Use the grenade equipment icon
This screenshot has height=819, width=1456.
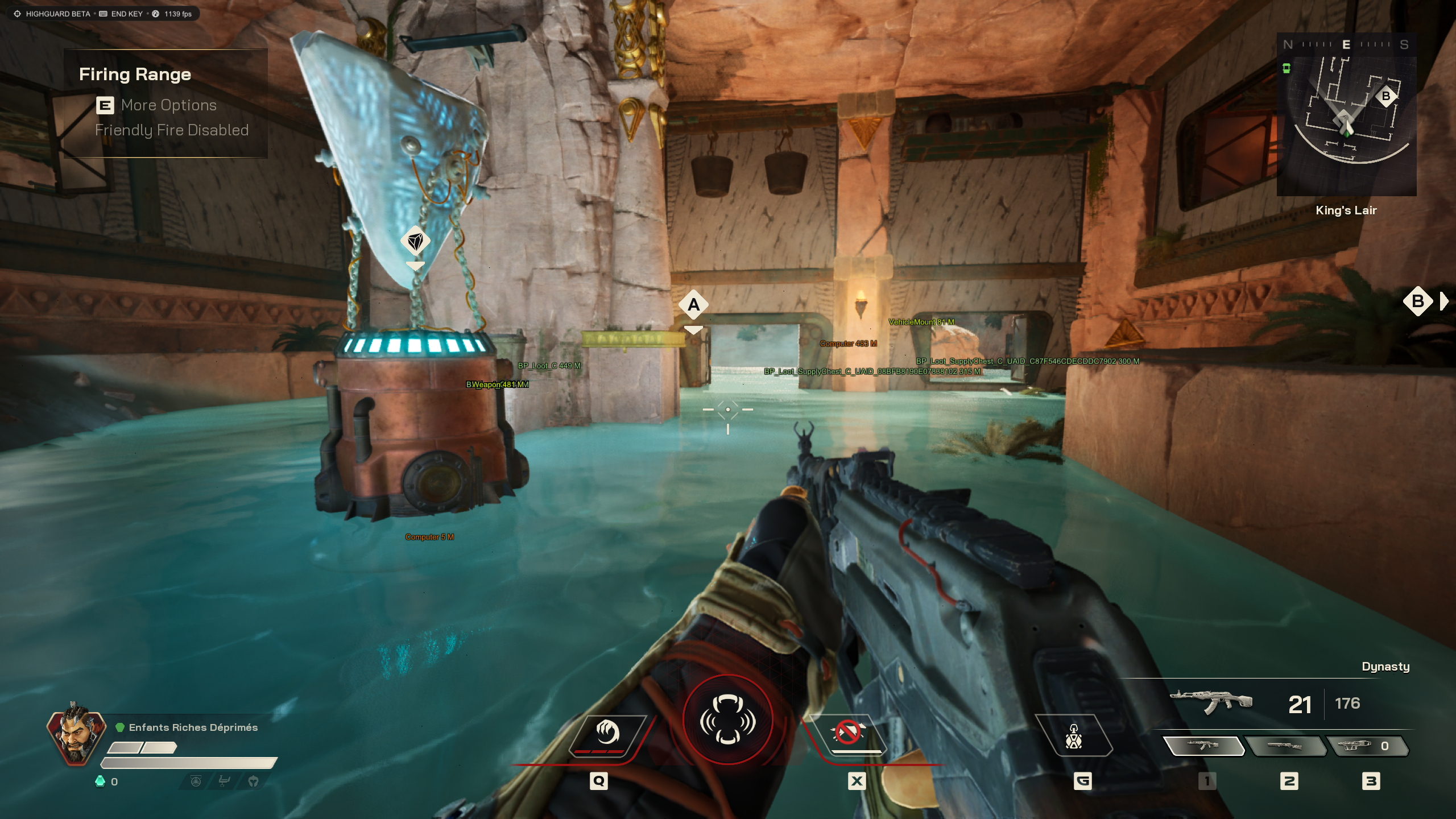tap(1073, 737)
